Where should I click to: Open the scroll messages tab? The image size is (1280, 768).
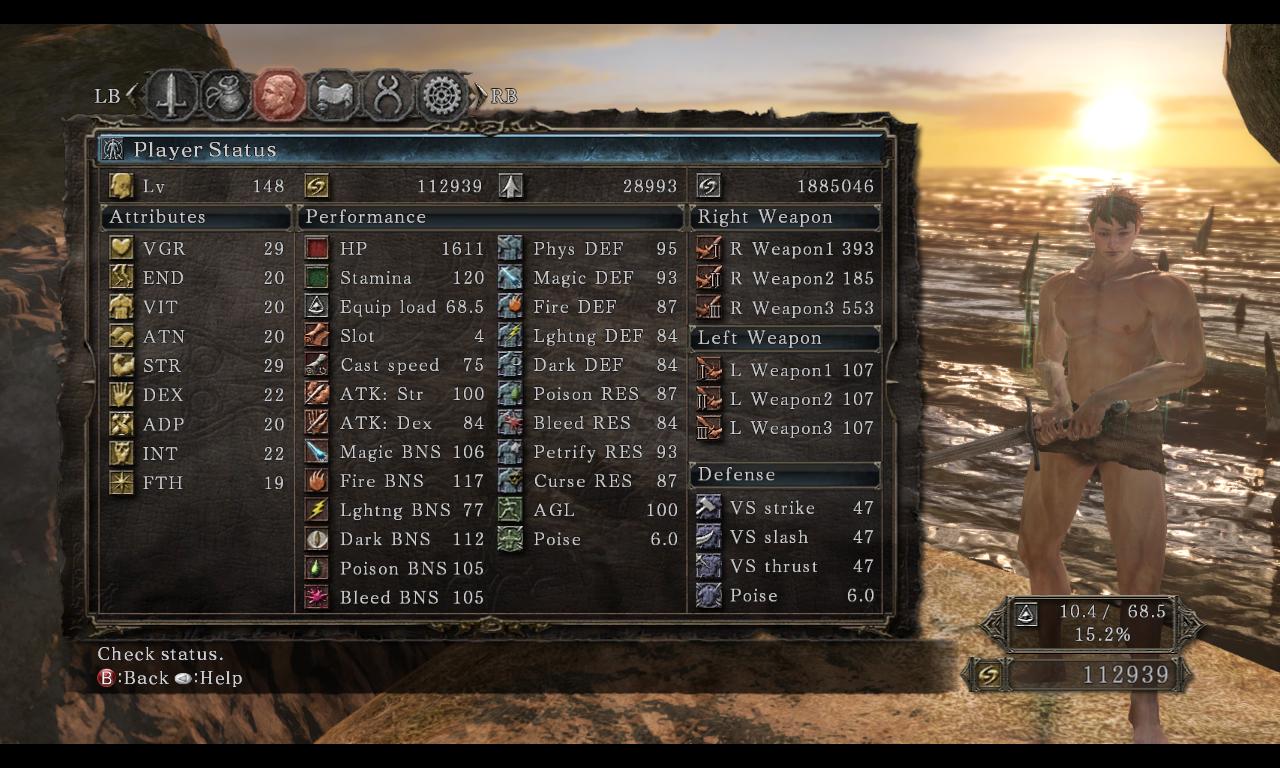pyautogui.click(x=333, y=96)
